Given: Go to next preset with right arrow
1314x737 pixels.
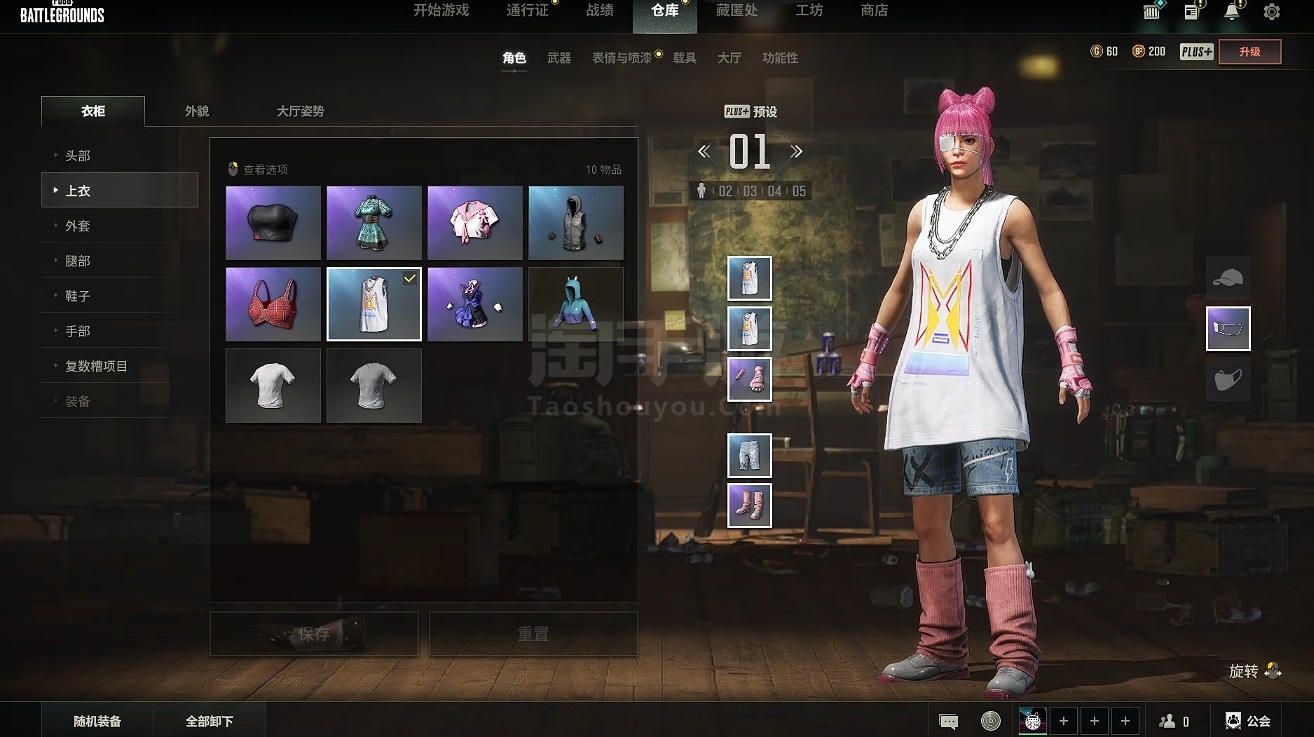Looking at the screenshot, I should coord(797,152).
